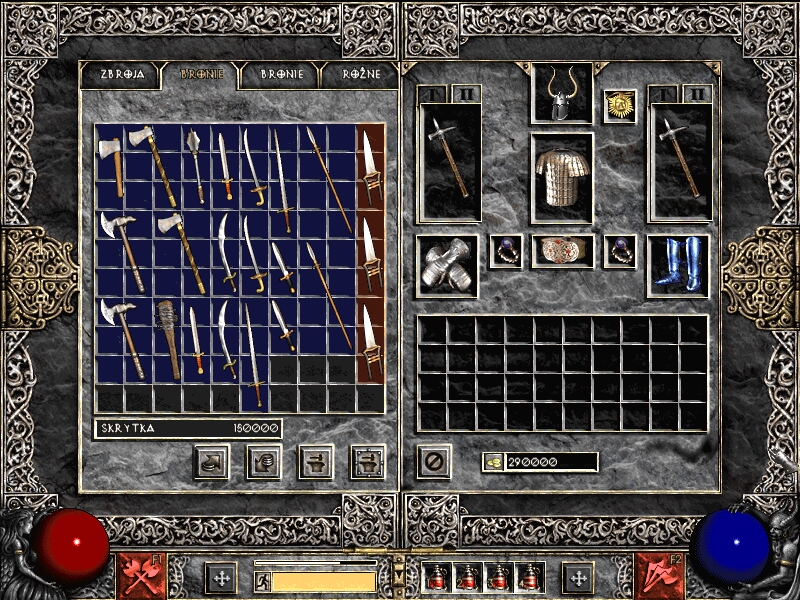Open the Różne tab
The width and height of the screenshot is (800, 600).
click(x=359, y=75)
